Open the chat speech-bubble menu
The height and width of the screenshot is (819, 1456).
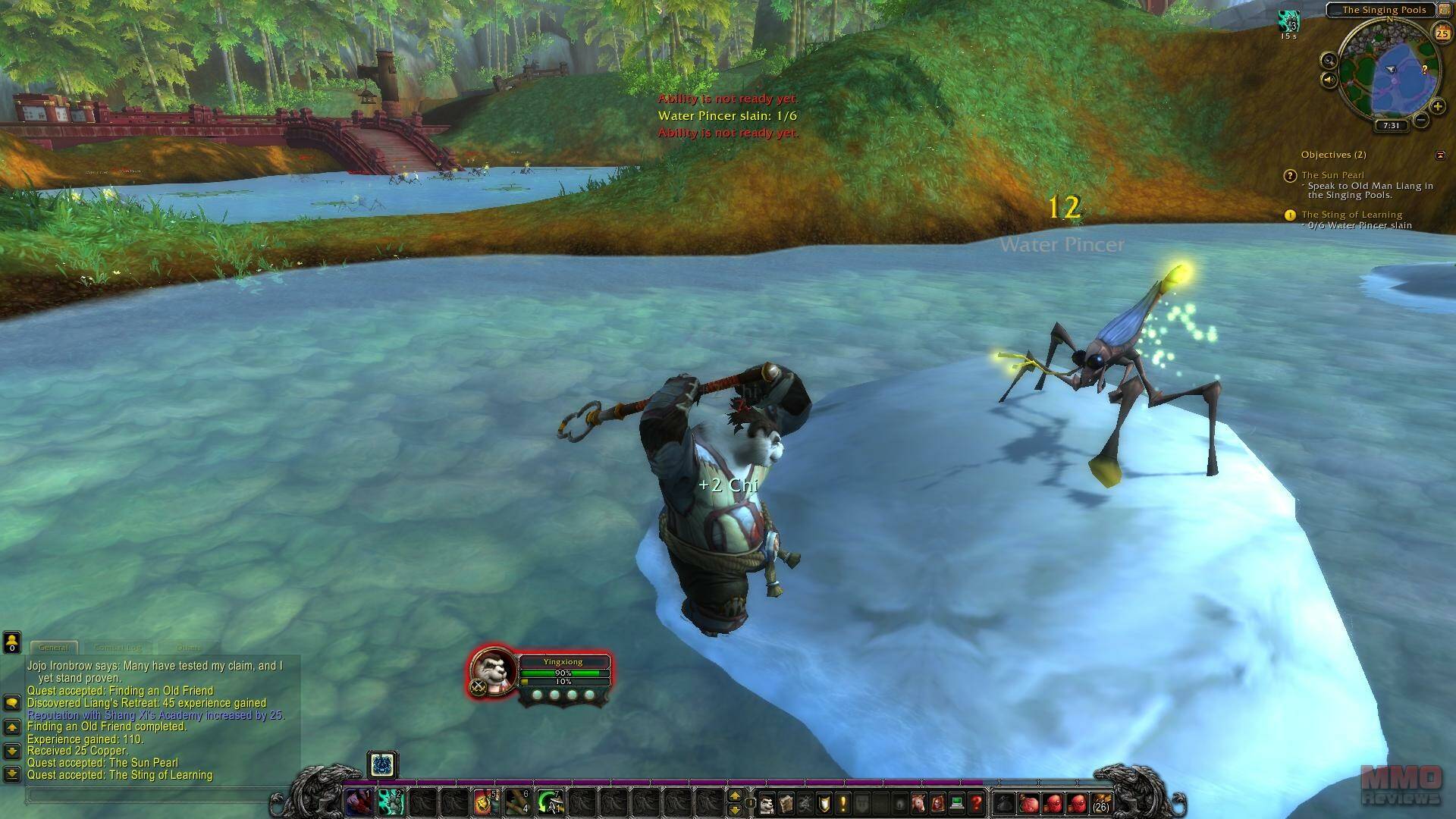click(x=11, y=703)
